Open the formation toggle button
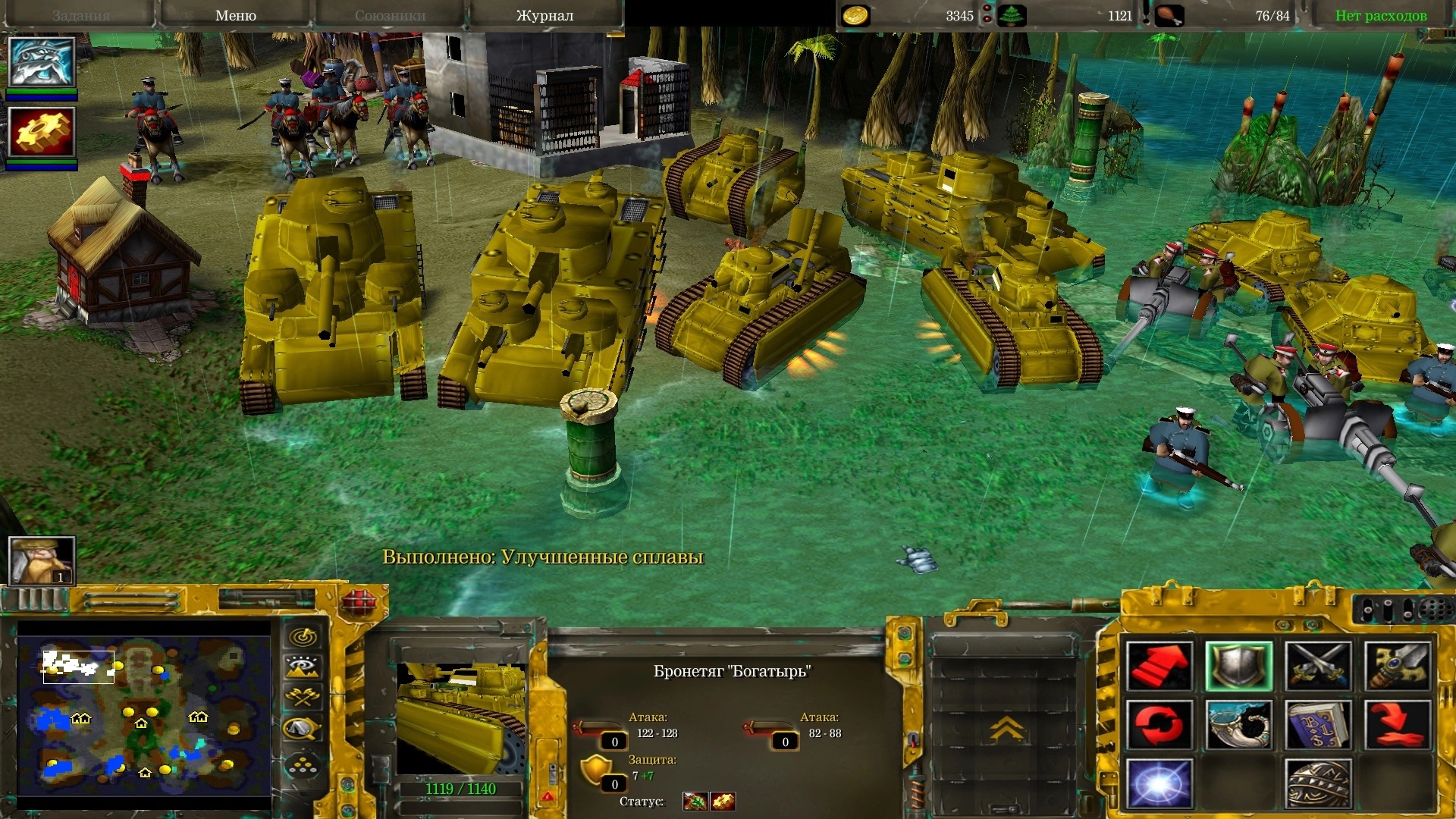Image resolution: width=1456 pixels, height=819 pixels. click(303, 766)
